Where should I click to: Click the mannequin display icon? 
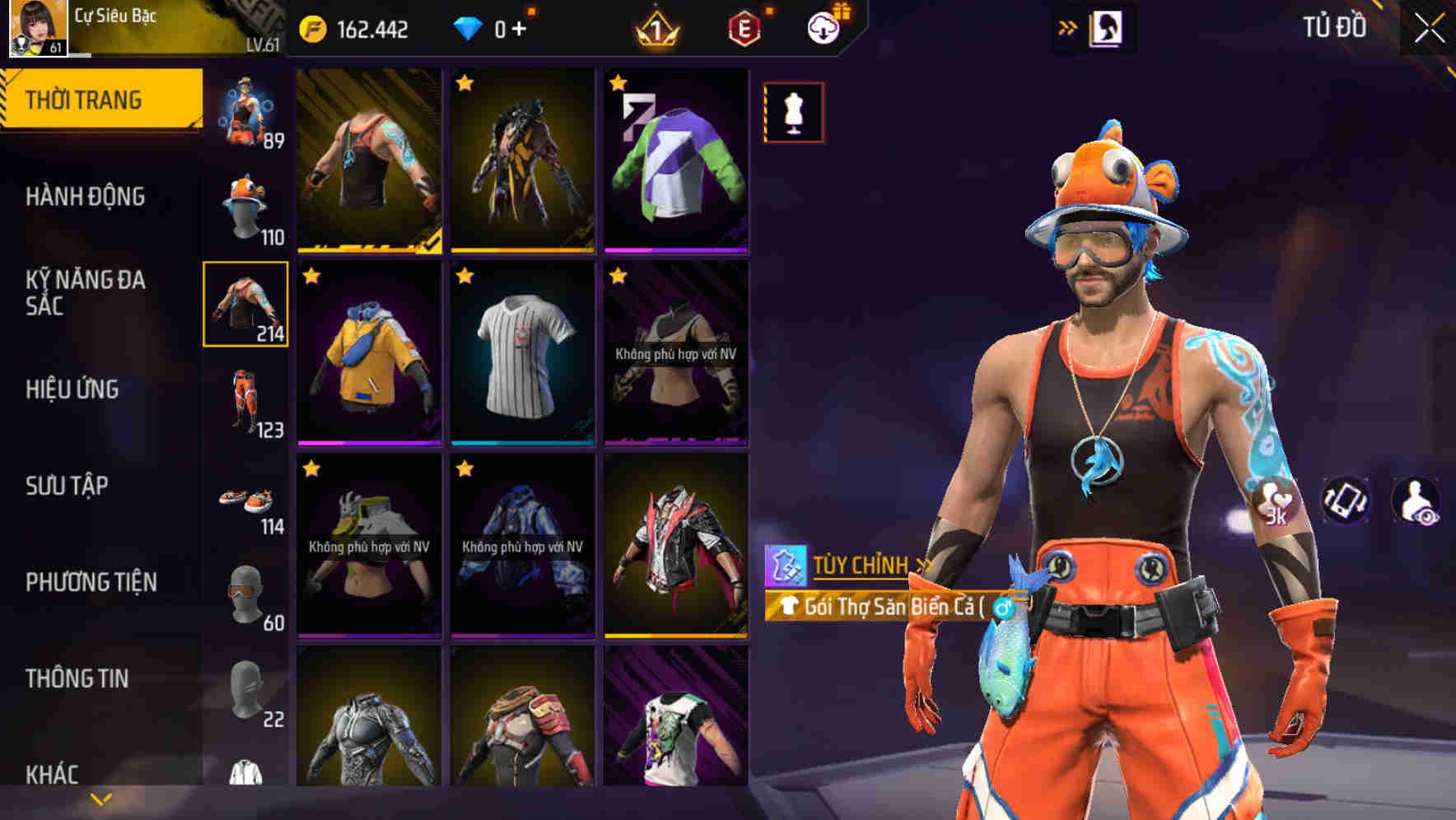coord(792,114)
